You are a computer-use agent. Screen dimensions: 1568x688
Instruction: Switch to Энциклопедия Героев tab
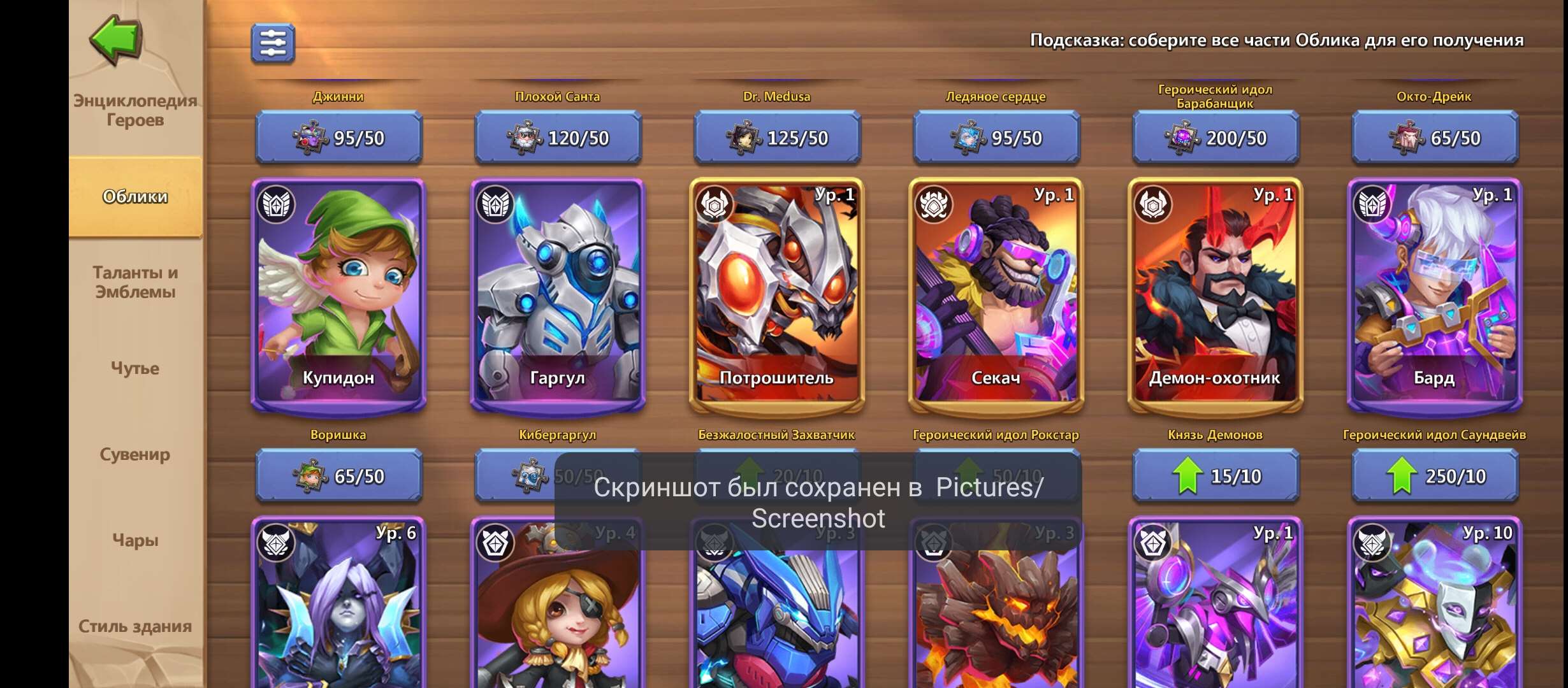pos(135,110)
